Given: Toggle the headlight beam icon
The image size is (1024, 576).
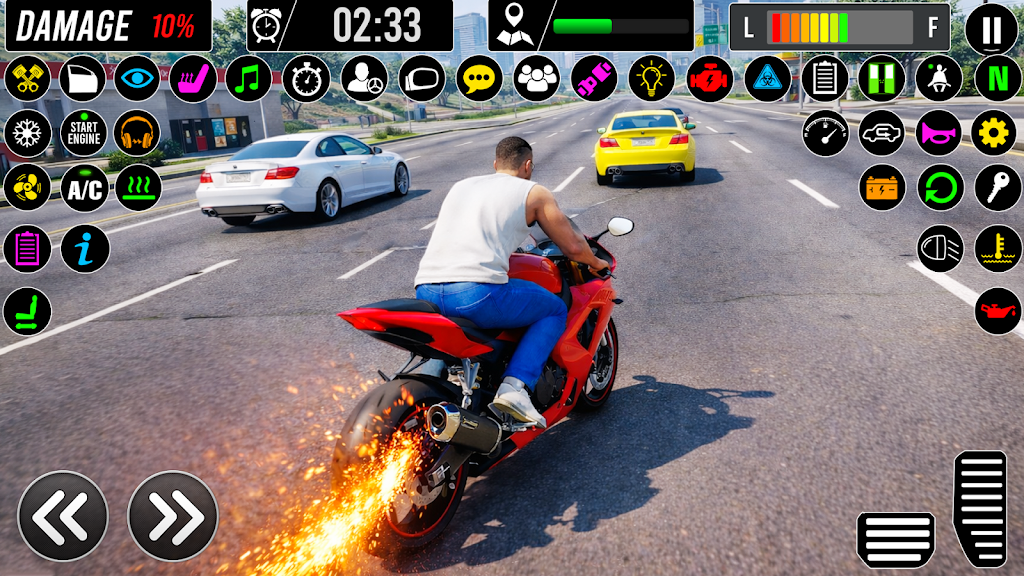Looking at the screenshot, I should click(x=940, y=249).
